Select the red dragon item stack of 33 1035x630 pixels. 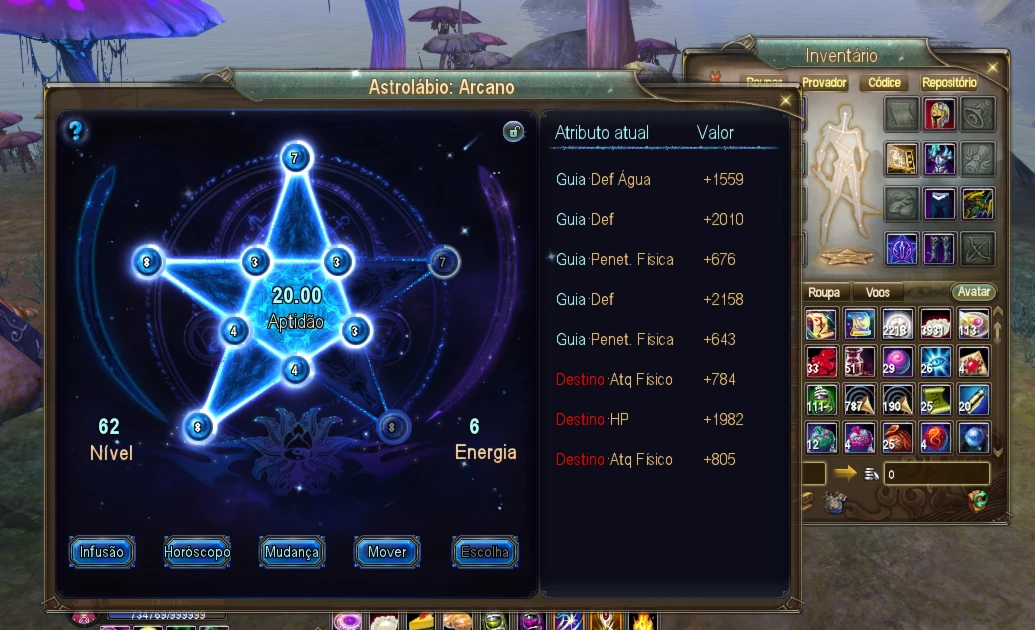(x=822, y=362)
